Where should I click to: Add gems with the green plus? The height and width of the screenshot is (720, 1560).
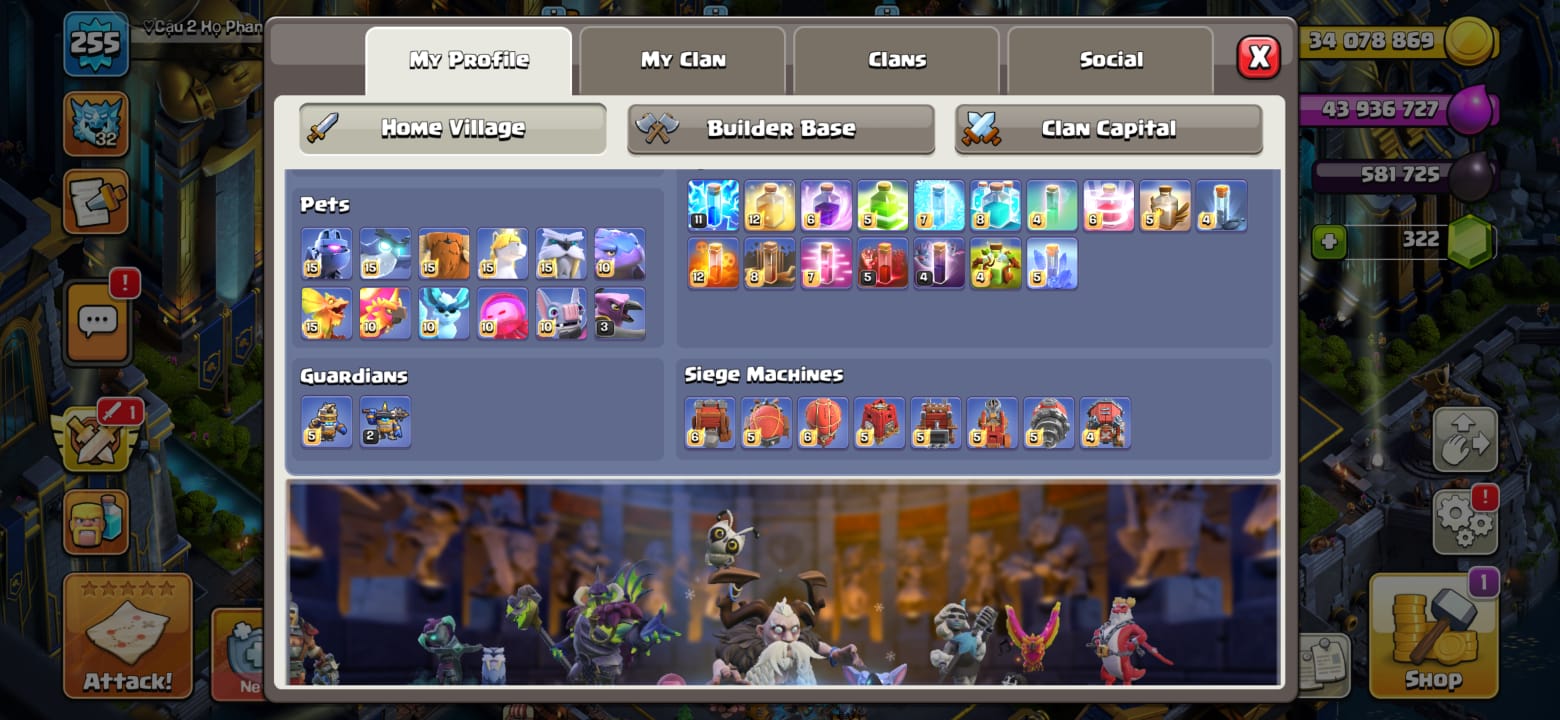1329,241
